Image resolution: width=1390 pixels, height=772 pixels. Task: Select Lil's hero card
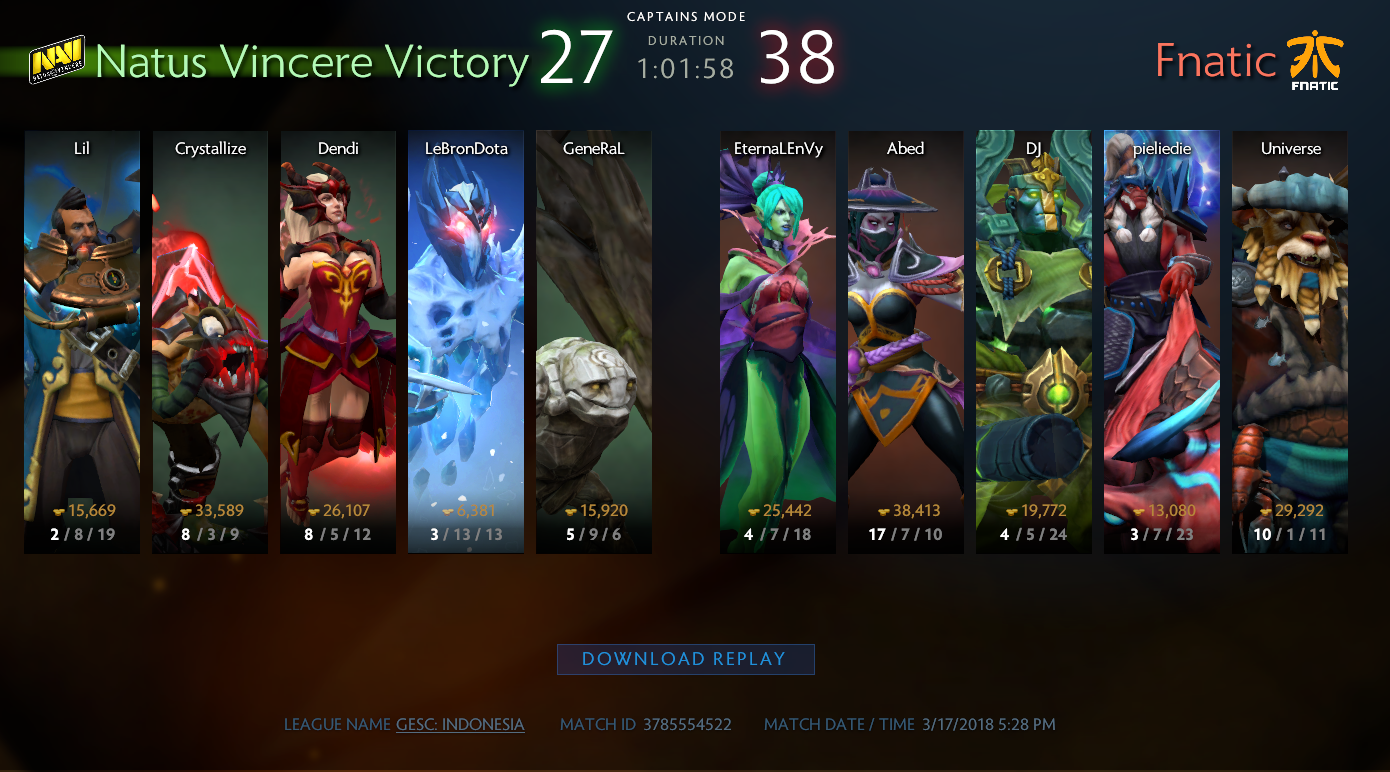coord(82,341)
